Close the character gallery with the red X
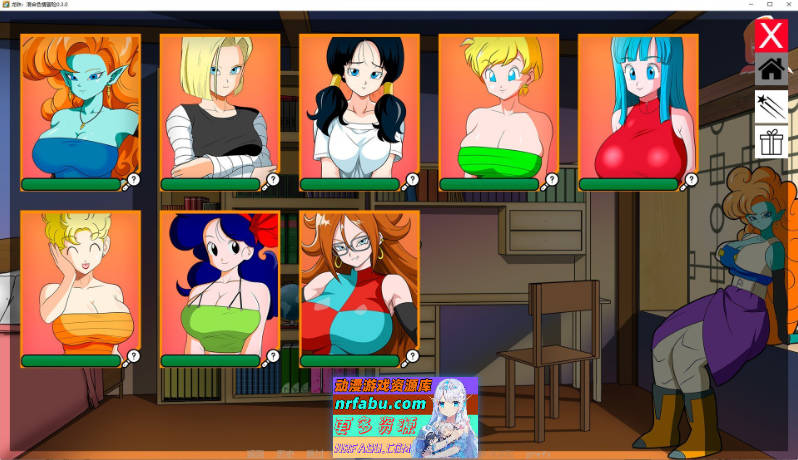Viewport: 798px width, 460px height. [771, 36]
